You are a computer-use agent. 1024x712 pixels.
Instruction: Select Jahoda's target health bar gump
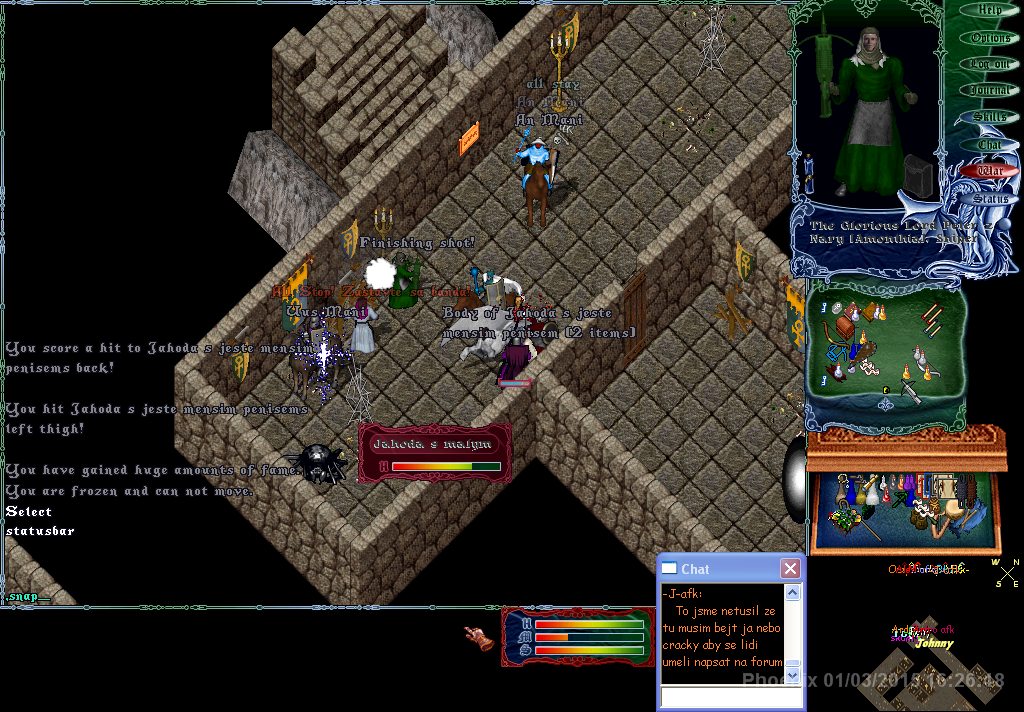pyautogui.click(x=435, y=454)
